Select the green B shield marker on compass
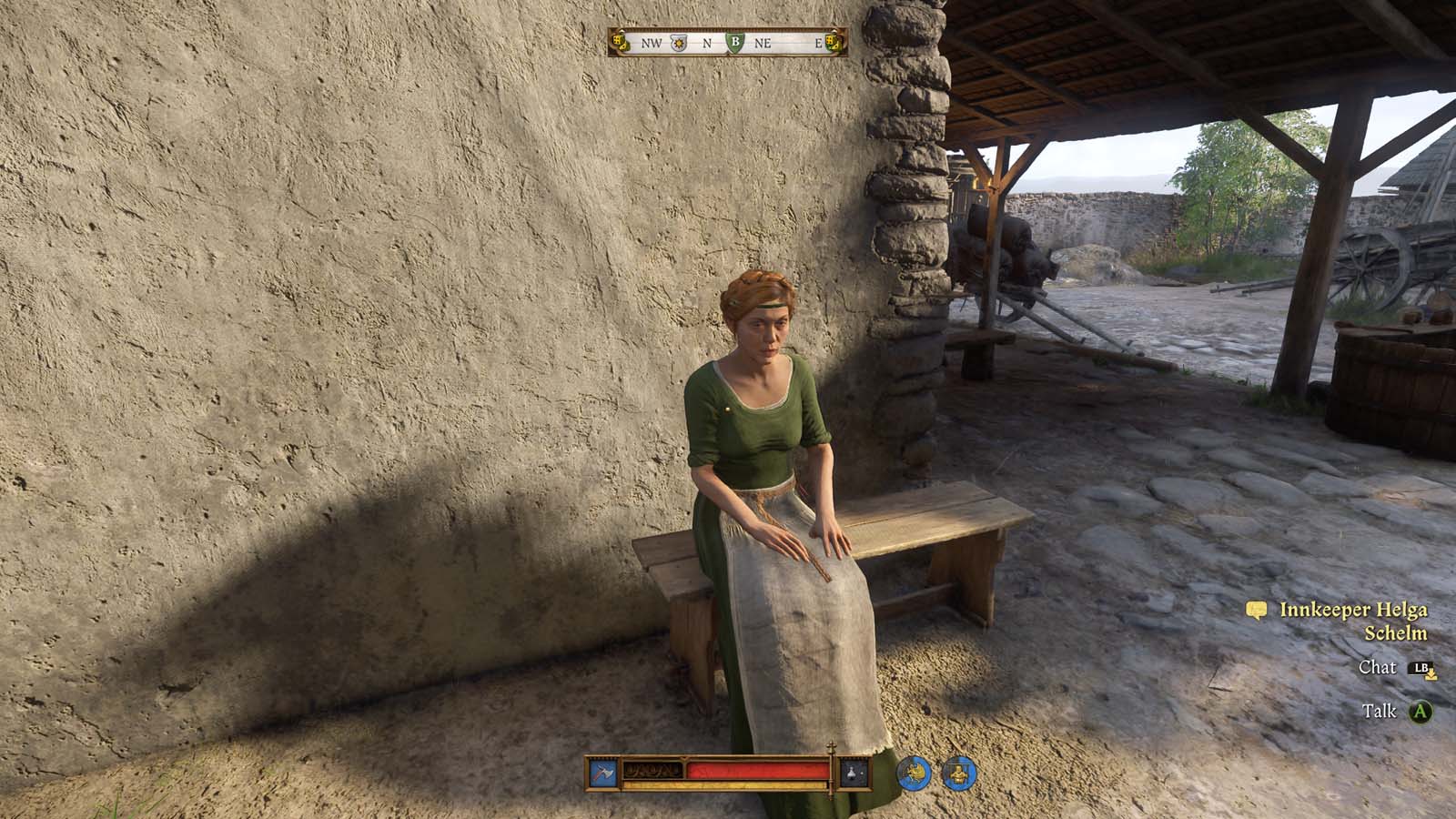This screenshot has width=1456, height=819. point(736,42)
